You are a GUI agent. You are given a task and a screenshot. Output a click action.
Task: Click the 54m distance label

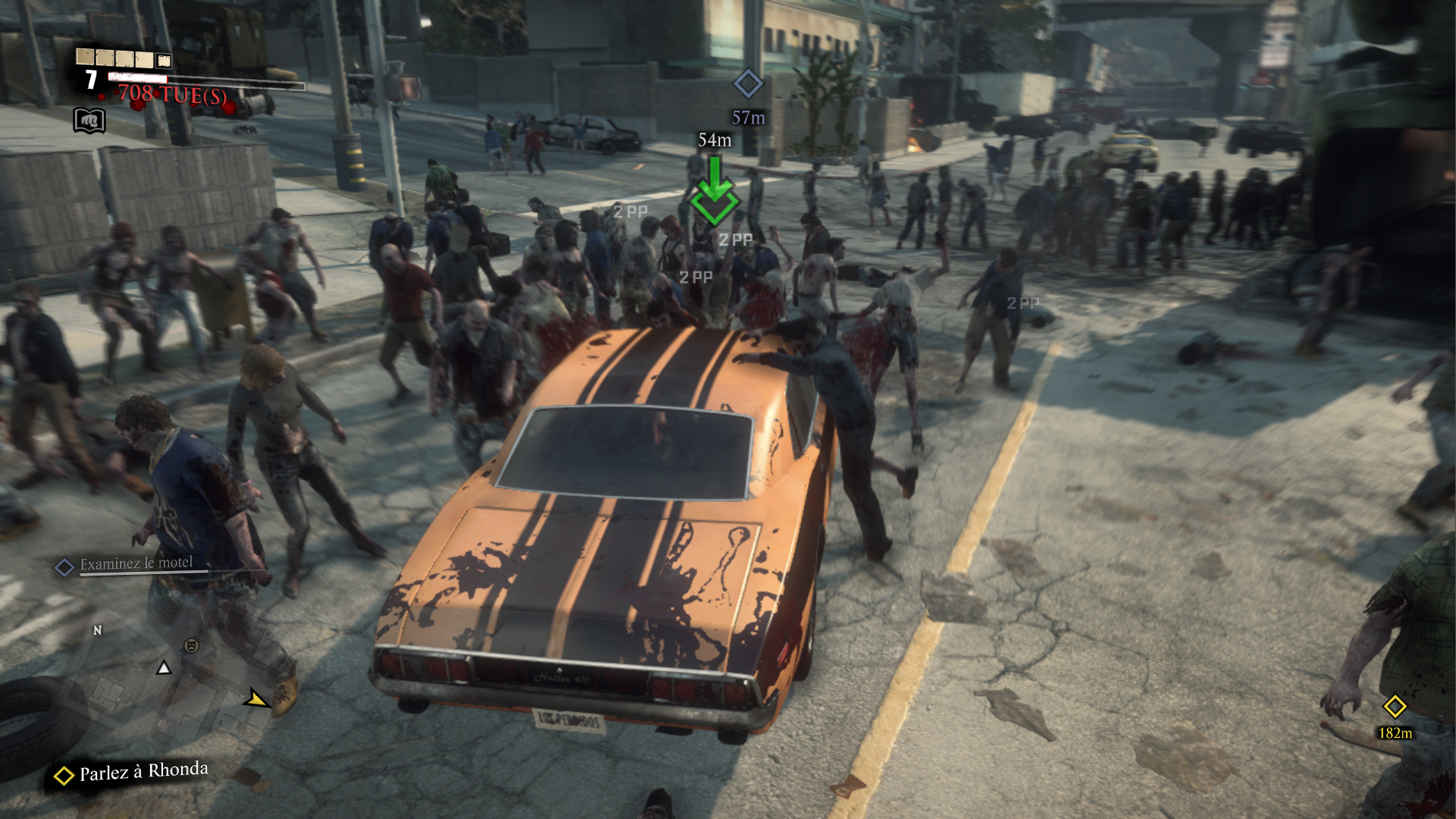click(713, 140)
